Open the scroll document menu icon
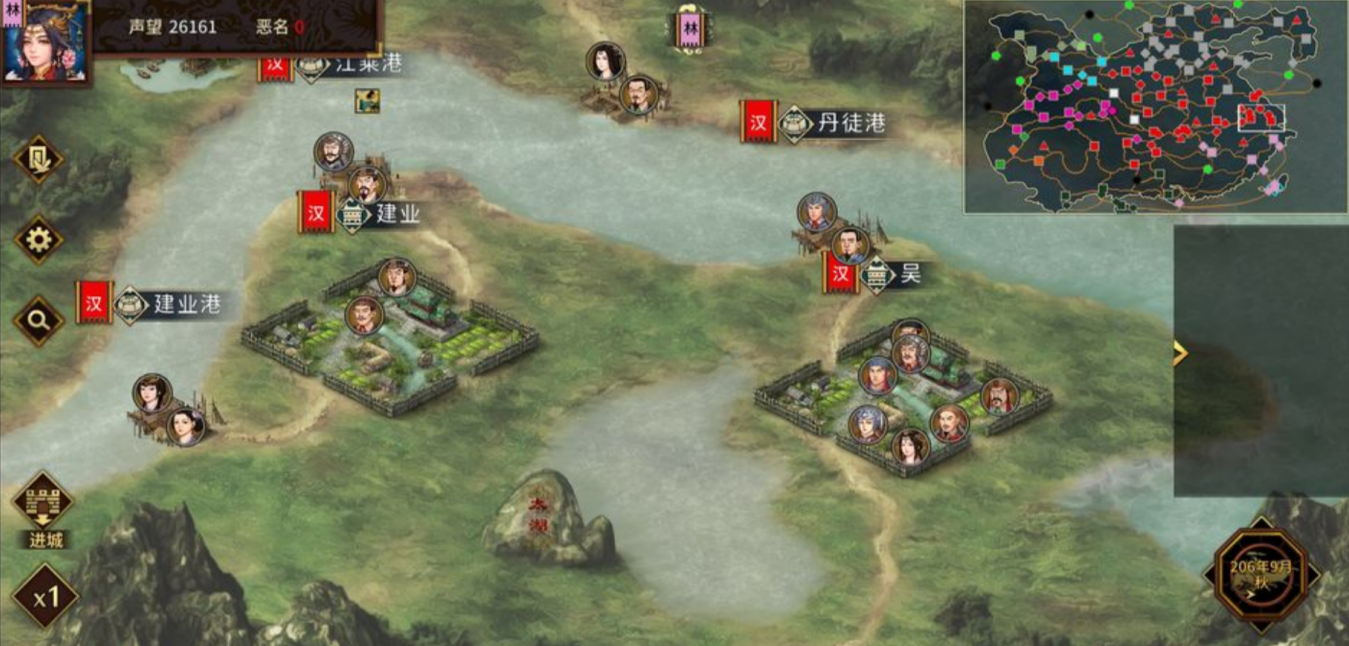This screenshot has width=1349, height=646. 38,159
